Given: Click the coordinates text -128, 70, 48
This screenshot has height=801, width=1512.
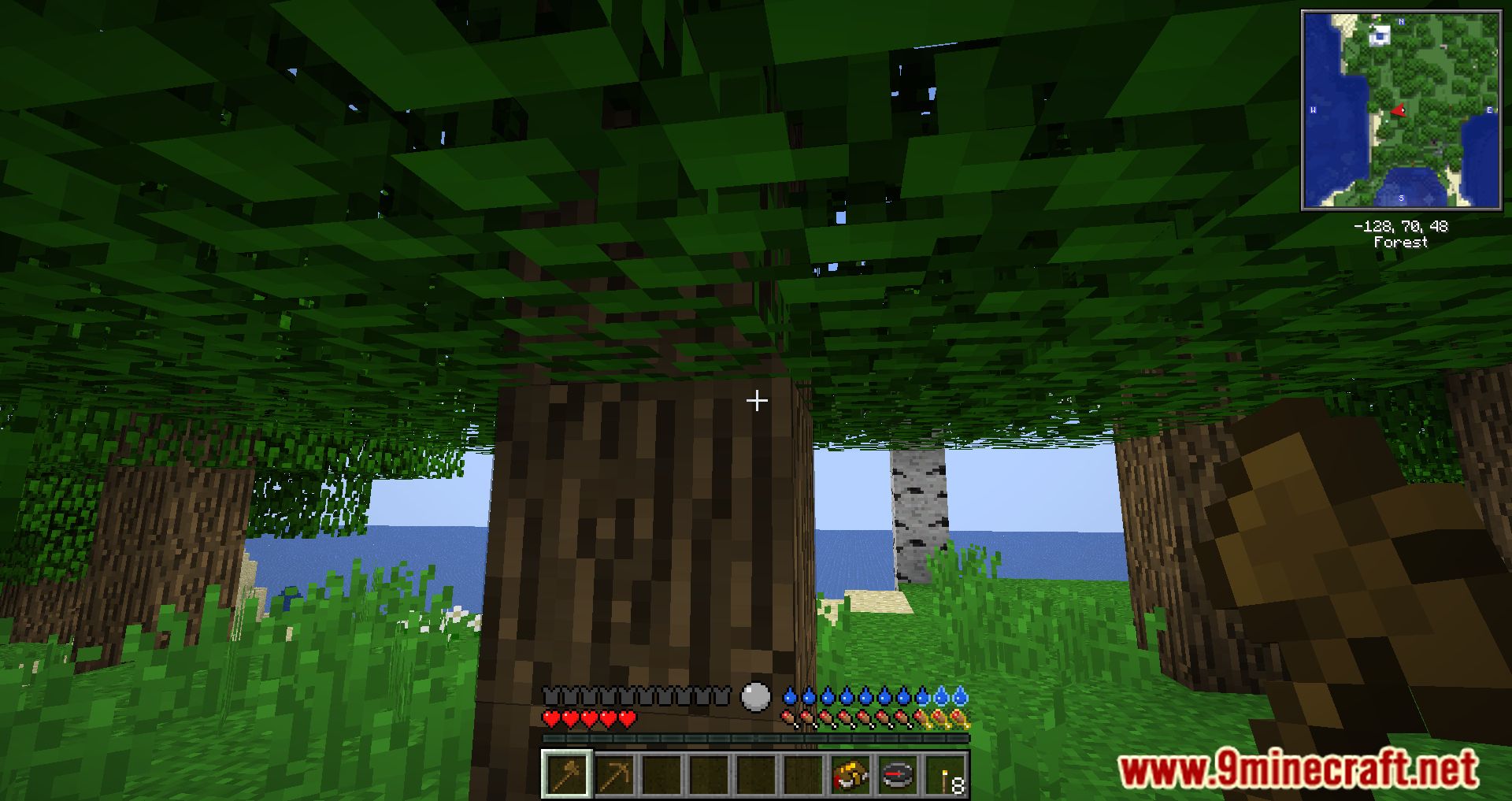Looking at the screenshot, I should (1401, 225).
